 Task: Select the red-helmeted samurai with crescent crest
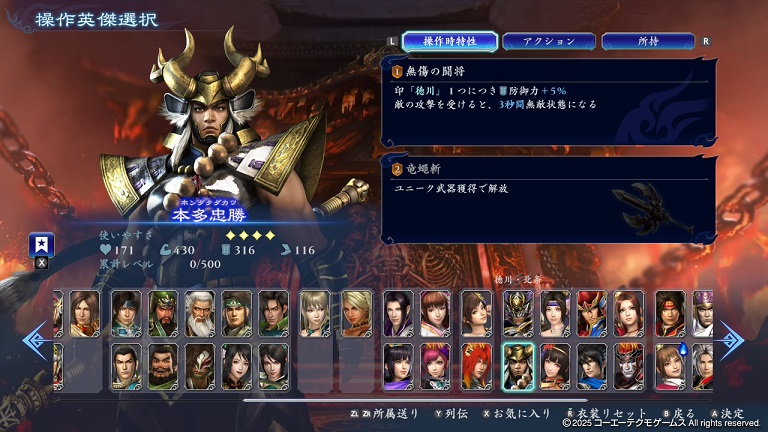(x=591, y=313)
